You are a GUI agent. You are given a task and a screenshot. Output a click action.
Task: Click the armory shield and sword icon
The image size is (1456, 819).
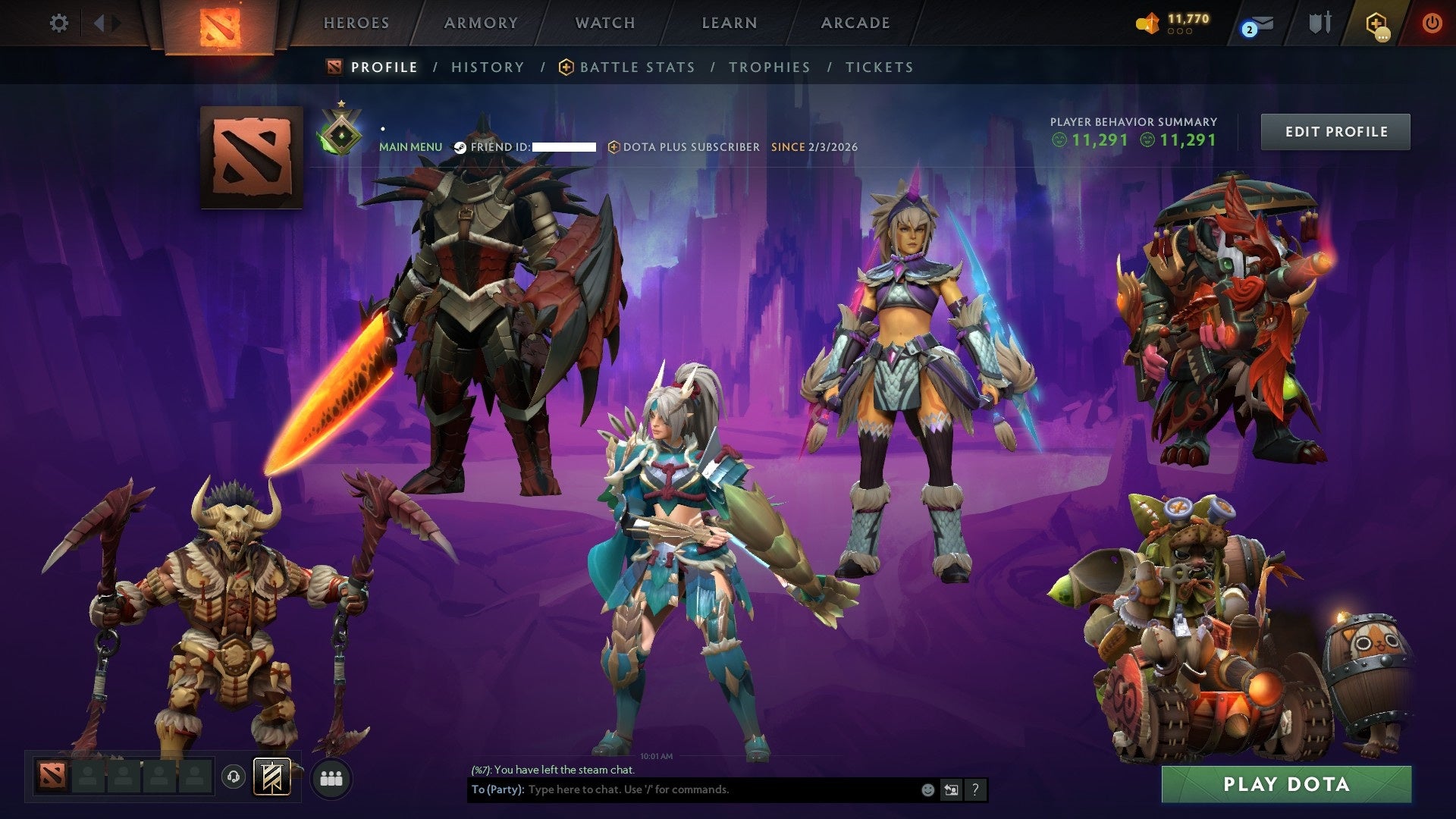[x=1319, y=23]
